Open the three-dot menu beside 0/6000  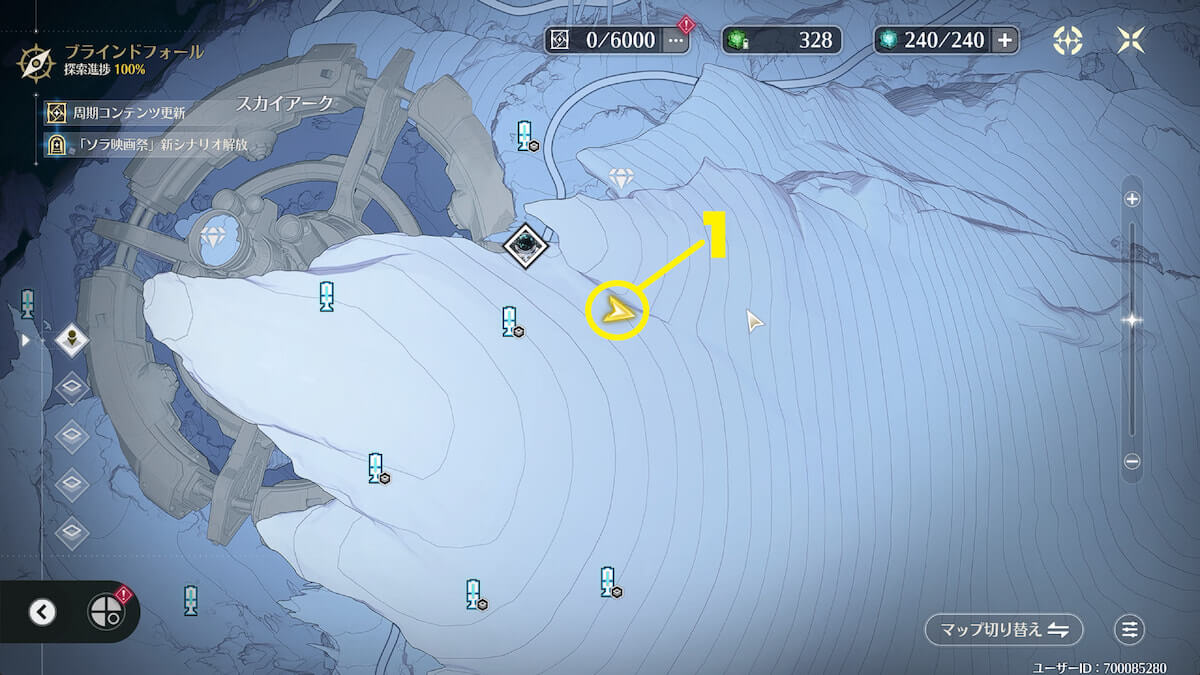point(676,40)
